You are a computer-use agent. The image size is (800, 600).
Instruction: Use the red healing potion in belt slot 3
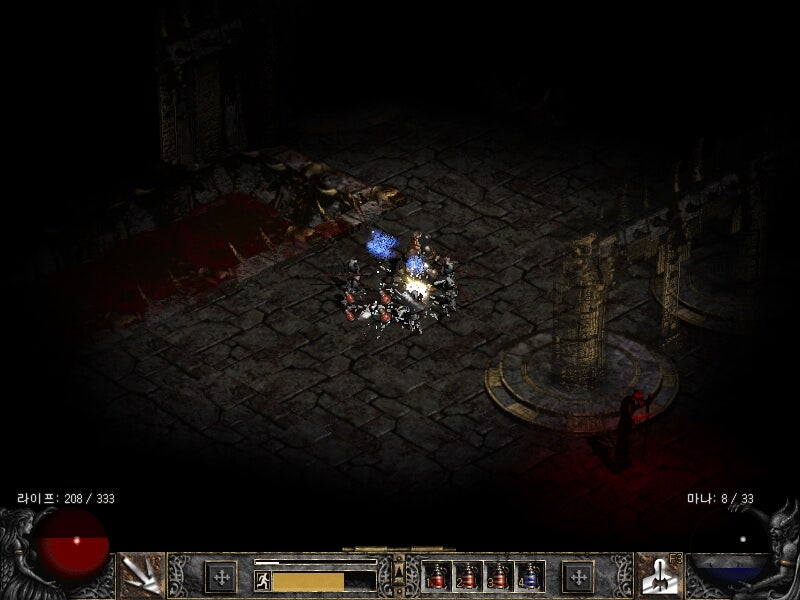tap(498, 576)
